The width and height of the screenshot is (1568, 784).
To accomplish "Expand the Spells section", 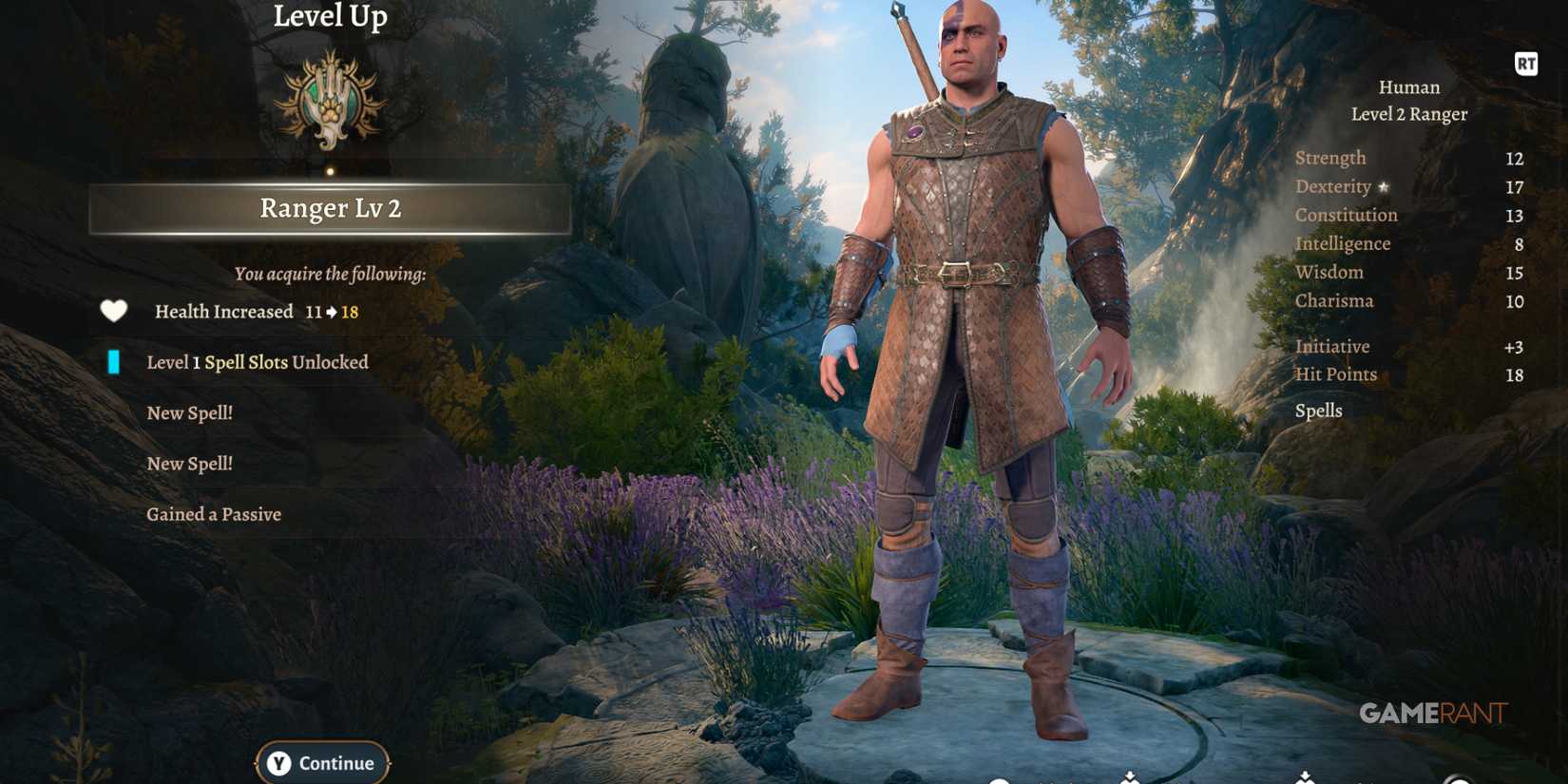I will 1318,410.
